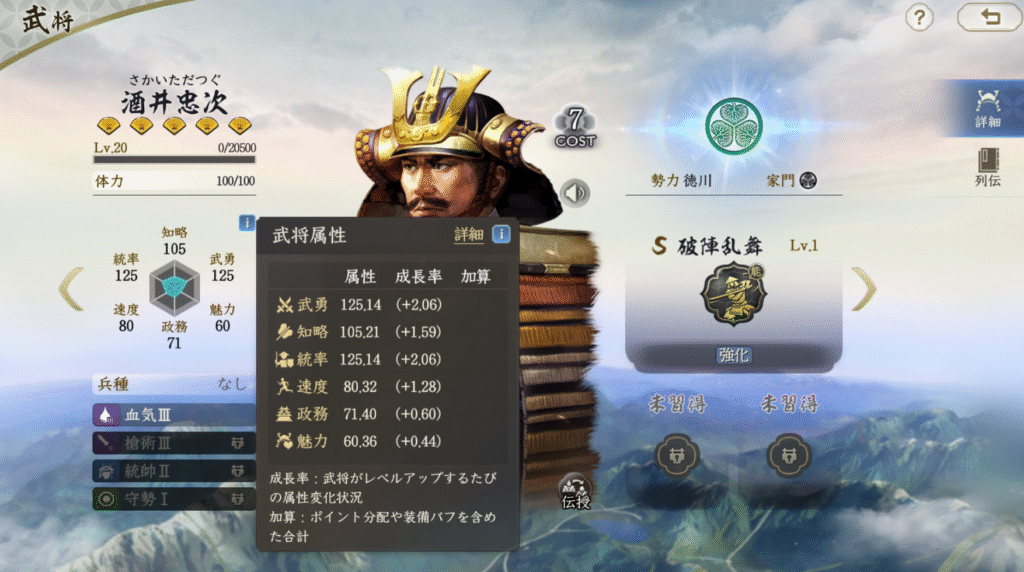Image resolution: width=1024 pixels, height=572 pixels.
Task: Switch to the 詳細 tab
Action: (x=988, y=106)
